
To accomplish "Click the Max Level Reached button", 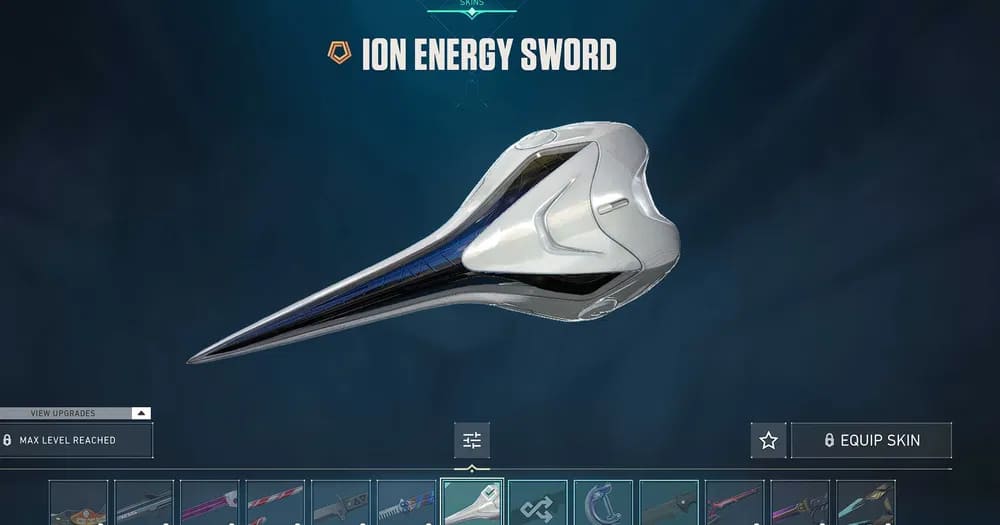I will 76,440.
